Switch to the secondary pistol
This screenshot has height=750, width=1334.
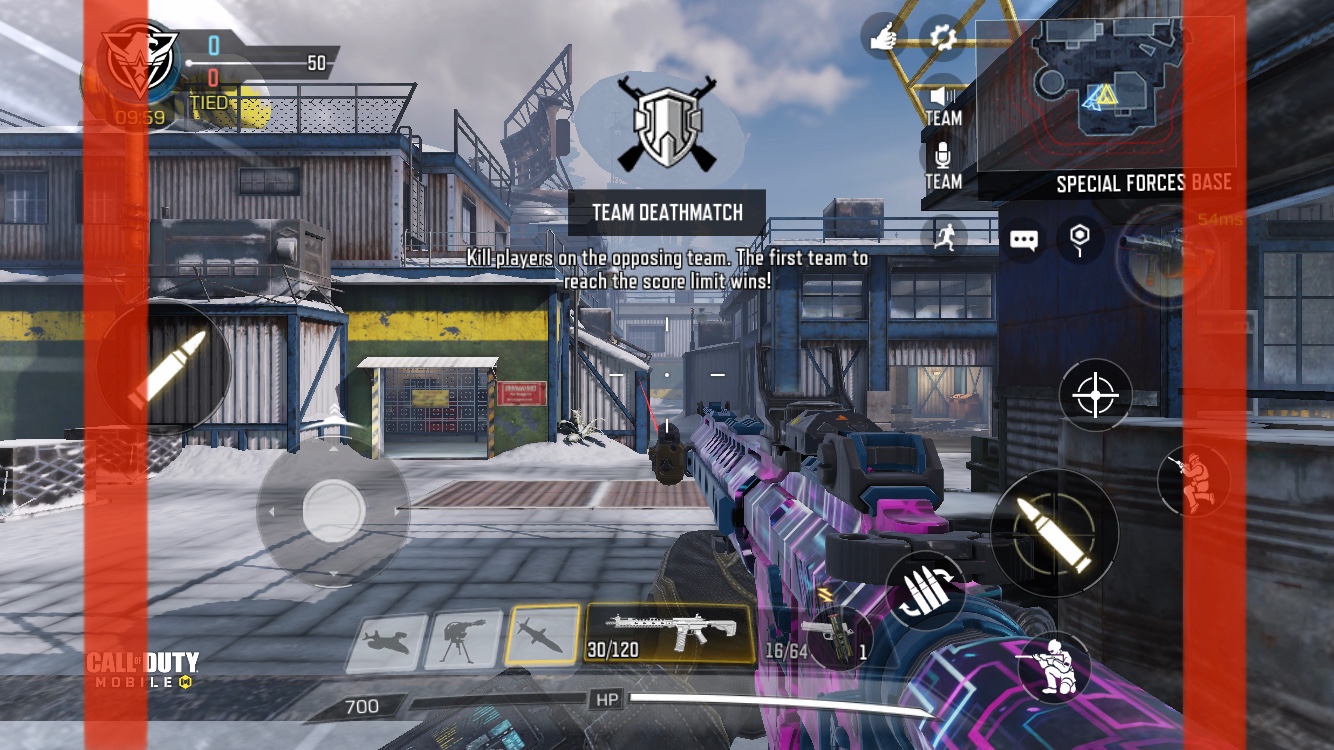tap(835, 639)
